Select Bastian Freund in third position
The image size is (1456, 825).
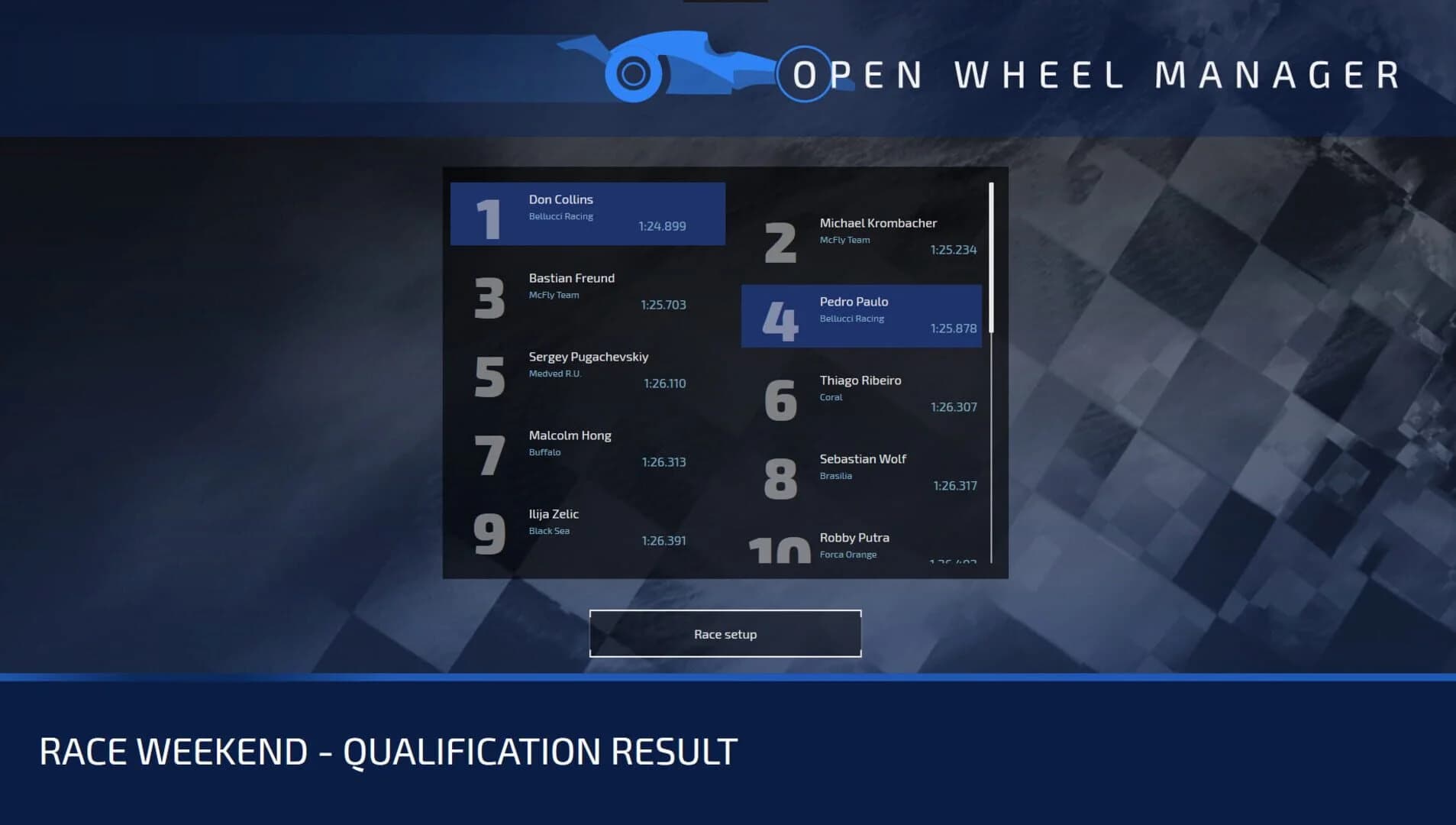(588, 293)
